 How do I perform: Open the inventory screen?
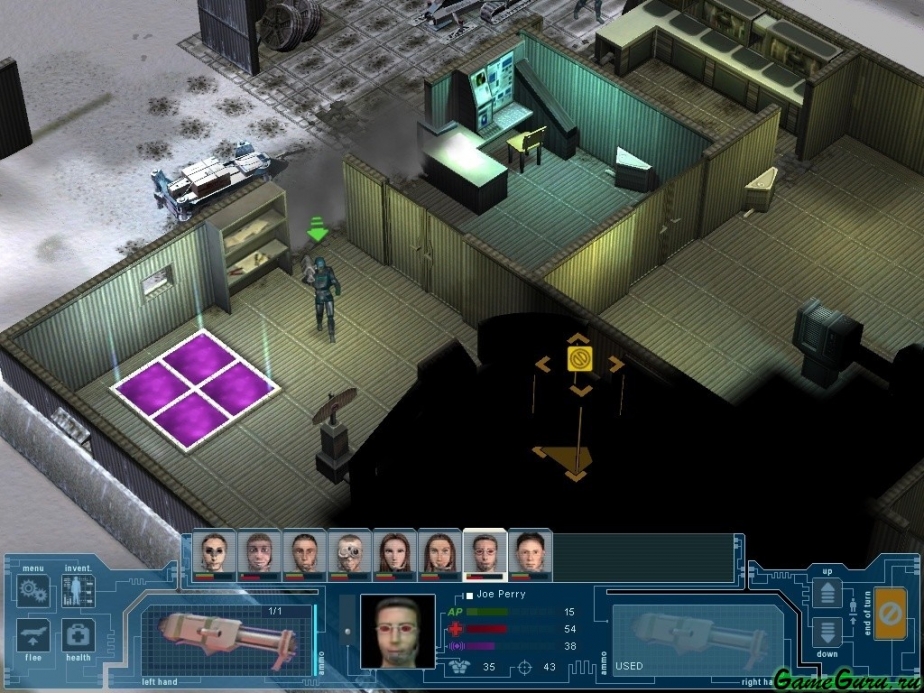[x=77, y=590]
